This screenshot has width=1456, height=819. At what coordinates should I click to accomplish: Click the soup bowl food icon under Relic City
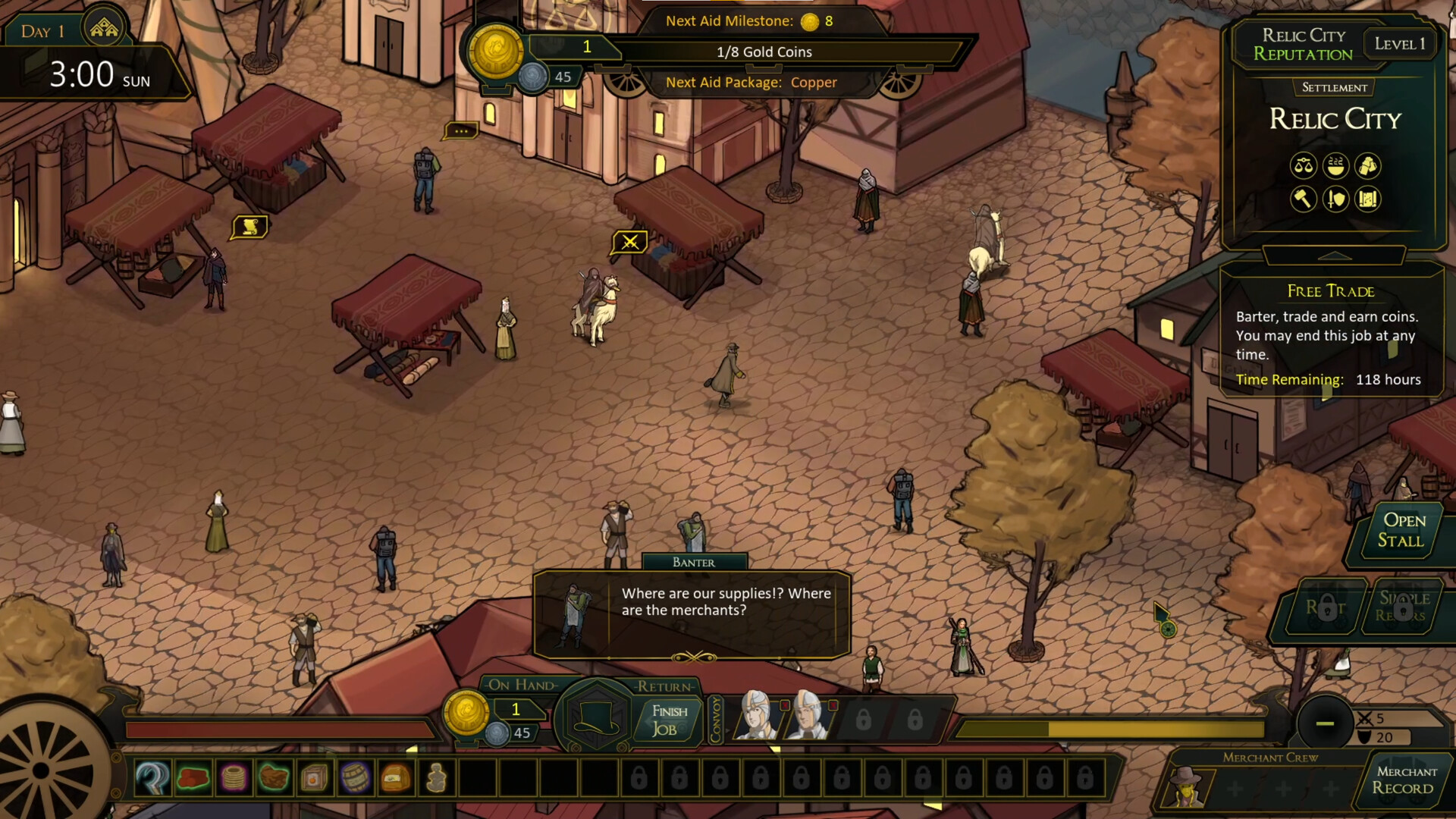coord(1335,166)
